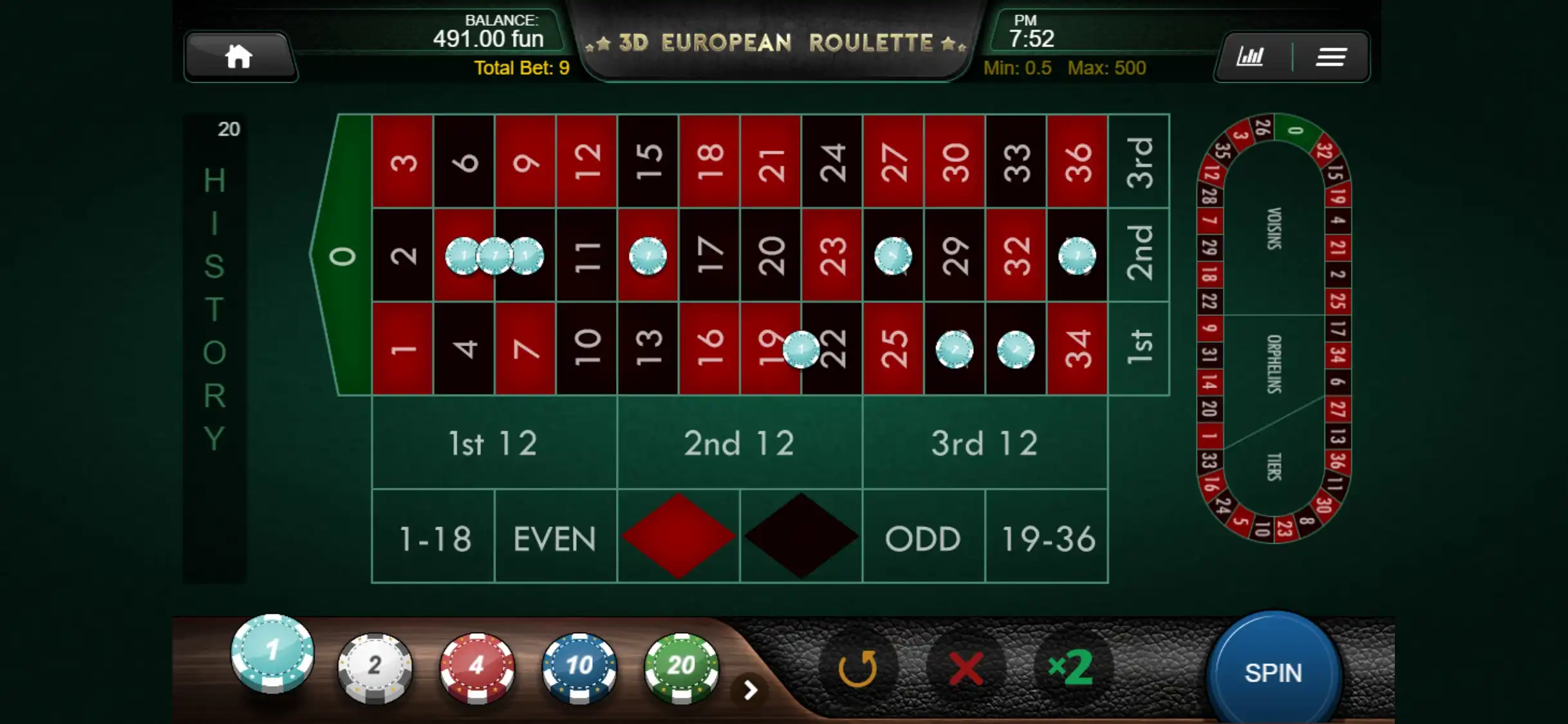
Task: Pick the red 4 chip
Action: (x=477, y=665)
